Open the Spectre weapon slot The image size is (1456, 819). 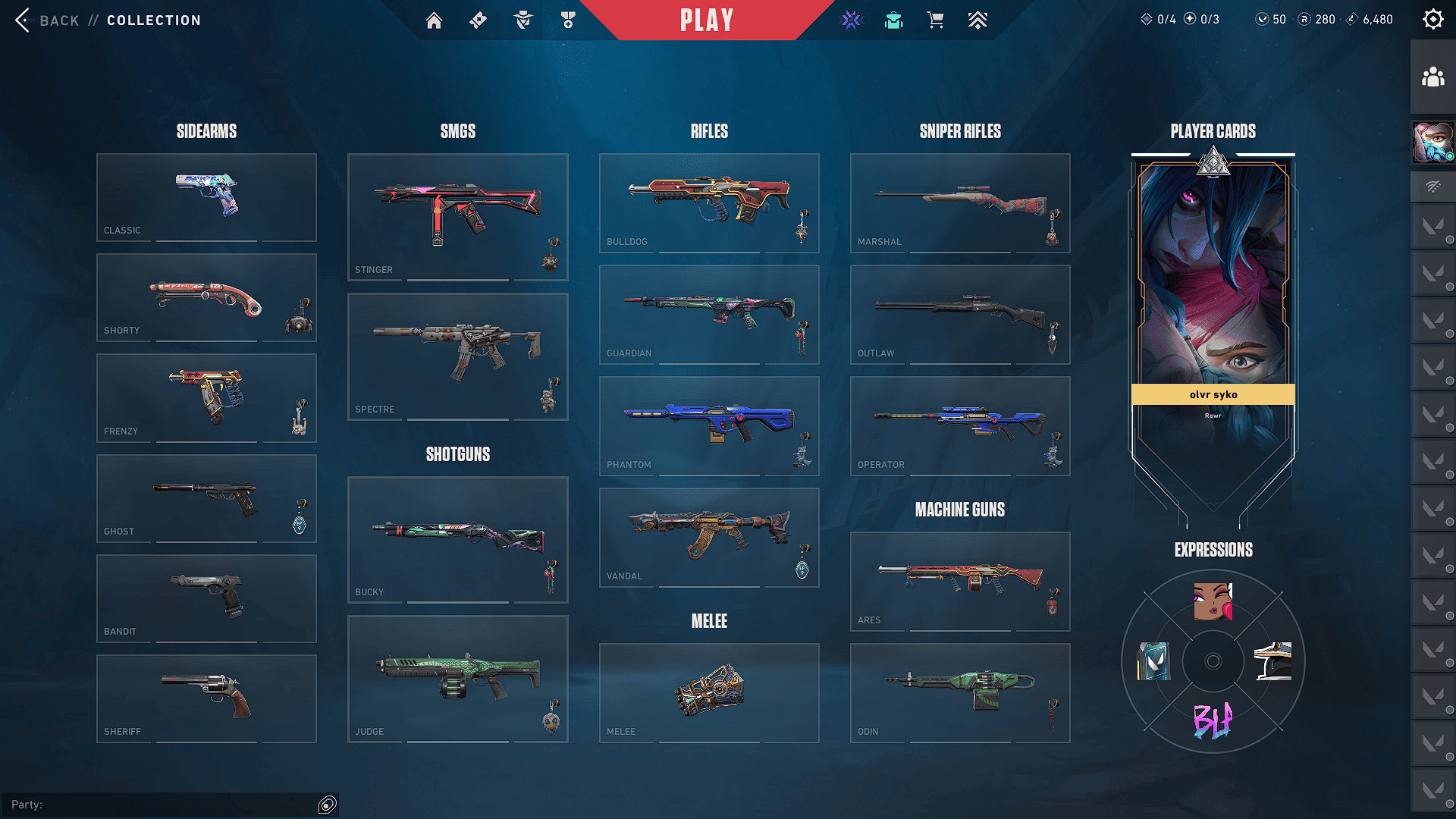tap(457, 356)
